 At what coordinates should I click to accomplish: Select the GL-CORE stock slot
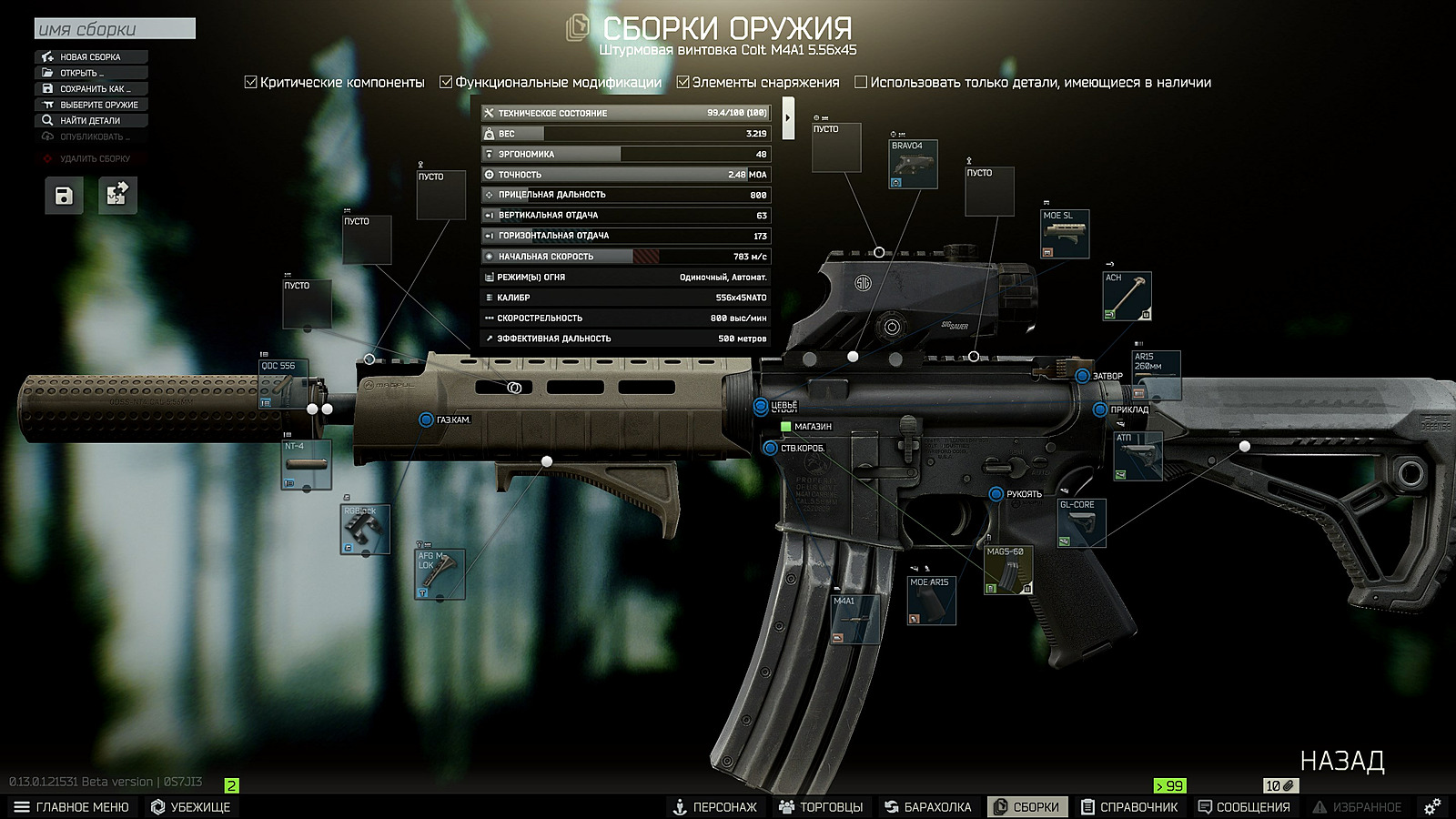pyautogui.click(x=1081, y=523)
